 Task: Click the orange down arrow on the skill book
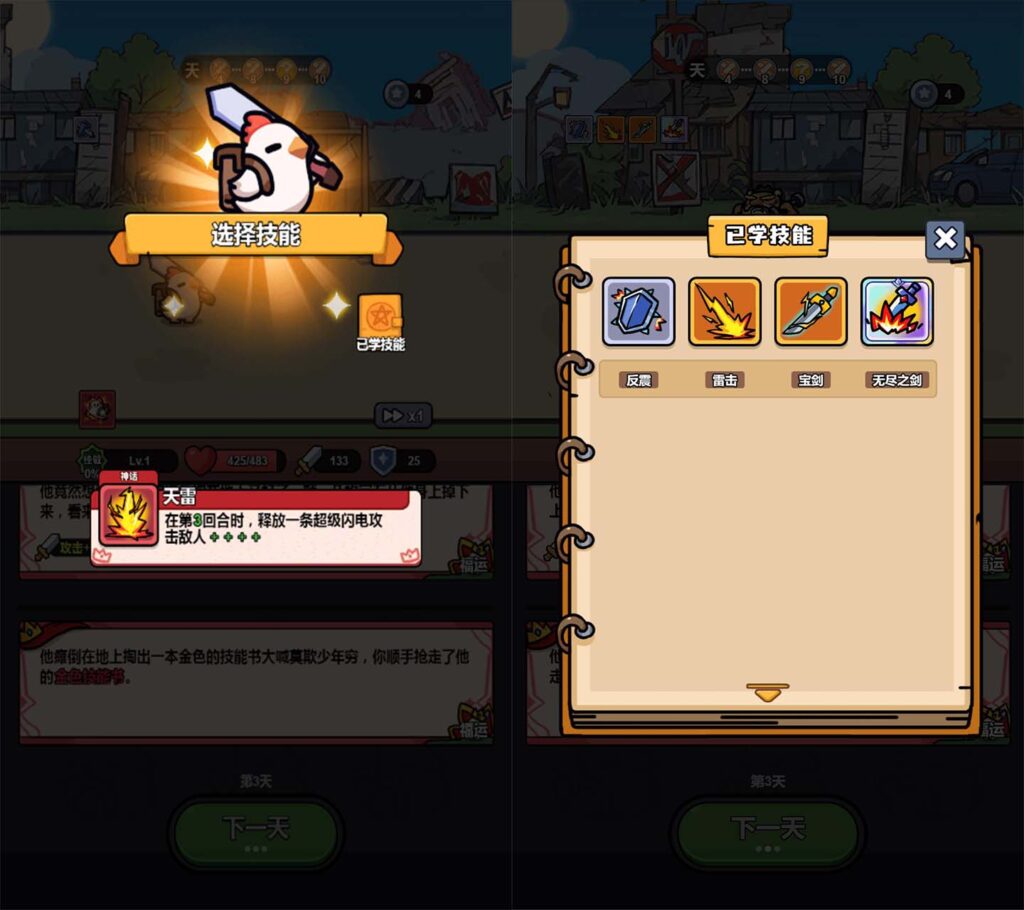click(767, 693)
